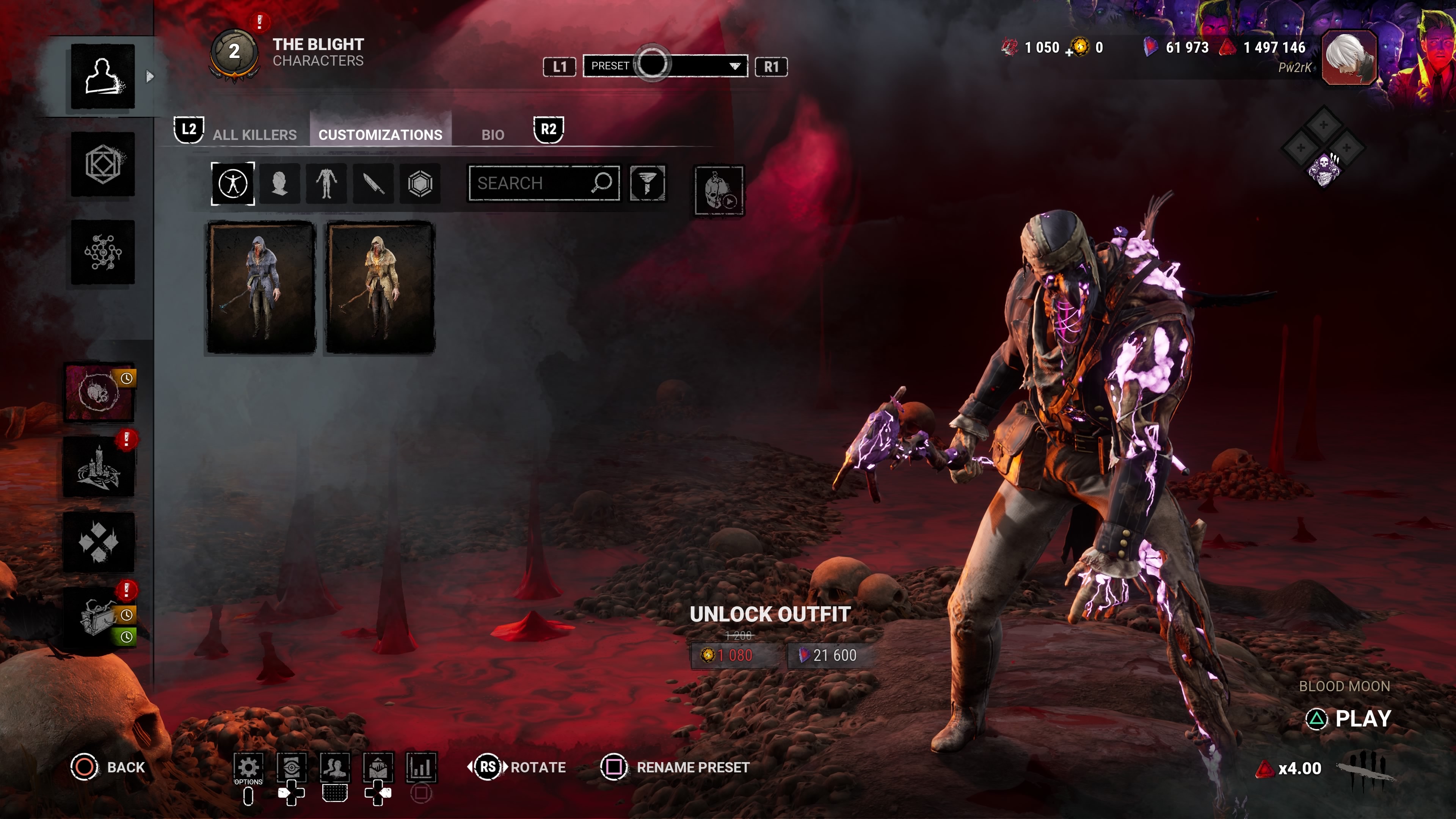Select the weapon customization category
Image resolution: width=1456 pixels, height=819 pixels.
(373, 184)
